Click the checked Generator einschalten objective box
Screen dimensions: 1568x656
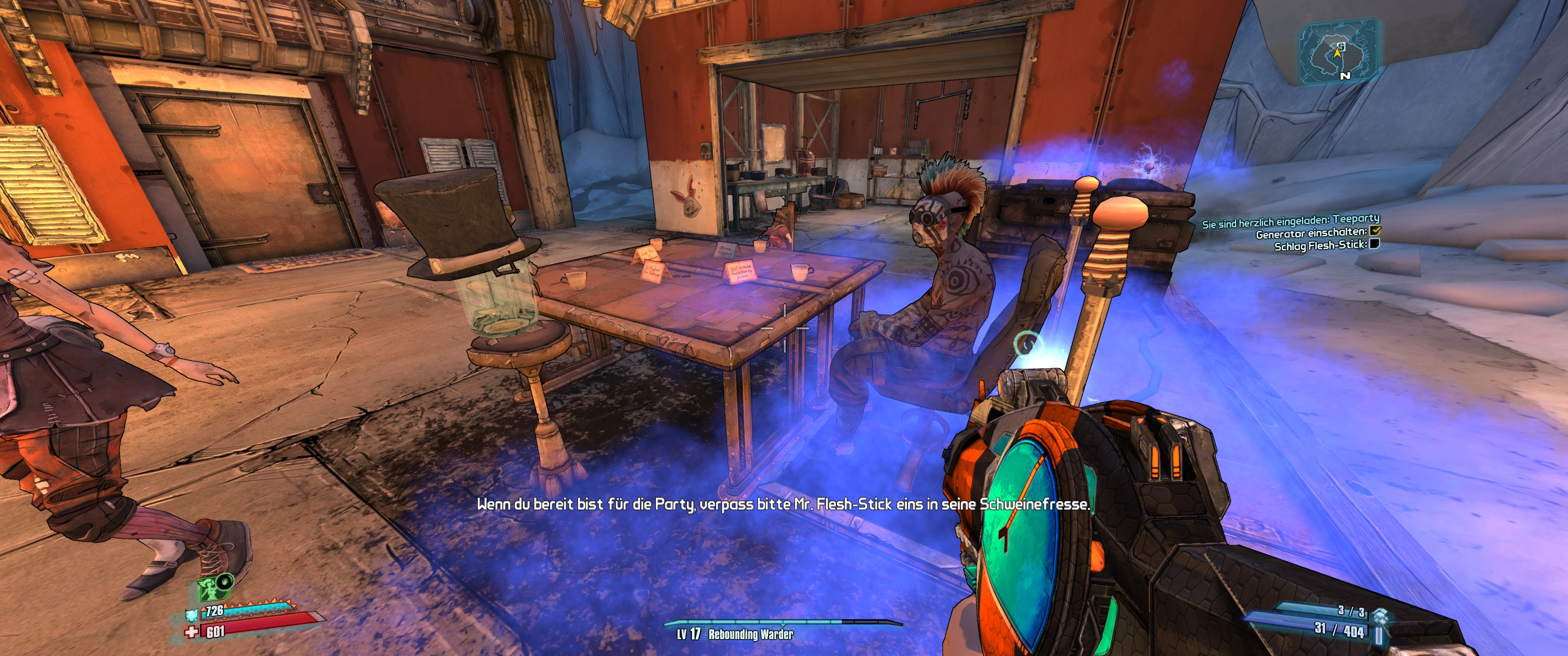[x=1375, y=231]
